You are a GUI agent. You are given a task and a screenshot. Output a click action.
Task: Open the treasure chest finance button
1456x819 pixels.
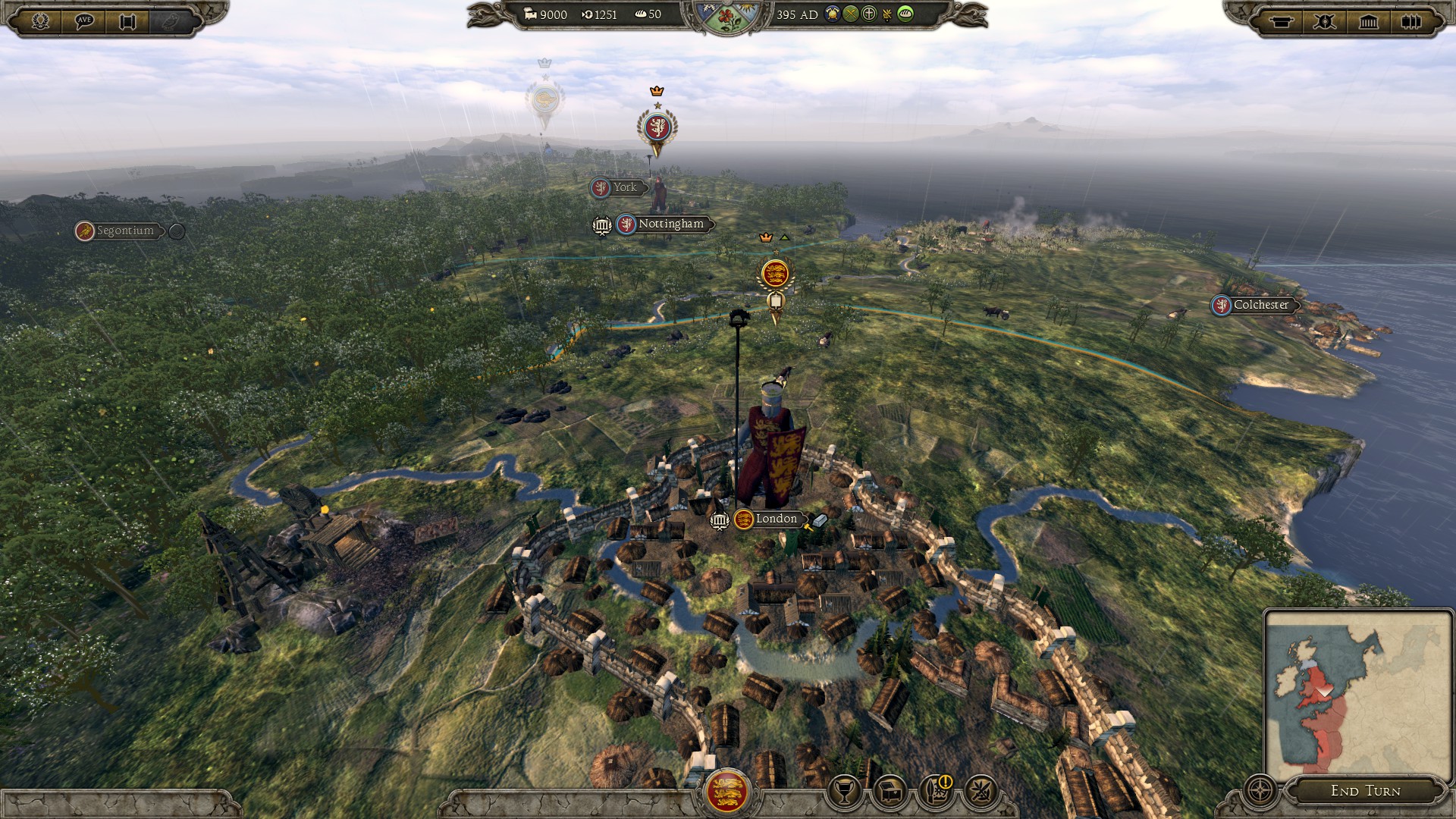tap(890, 792)
